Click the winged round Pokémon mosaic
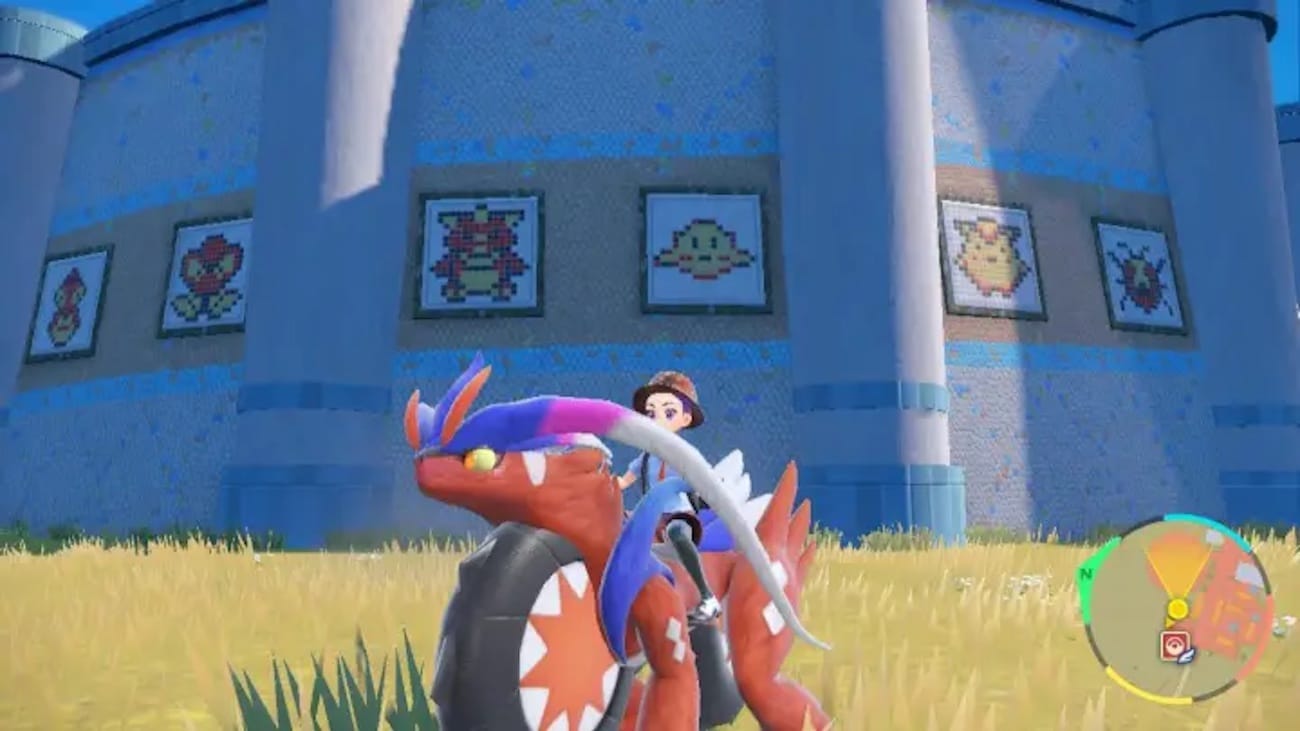Screen dimensions: 1300x731 pos(703,248)
